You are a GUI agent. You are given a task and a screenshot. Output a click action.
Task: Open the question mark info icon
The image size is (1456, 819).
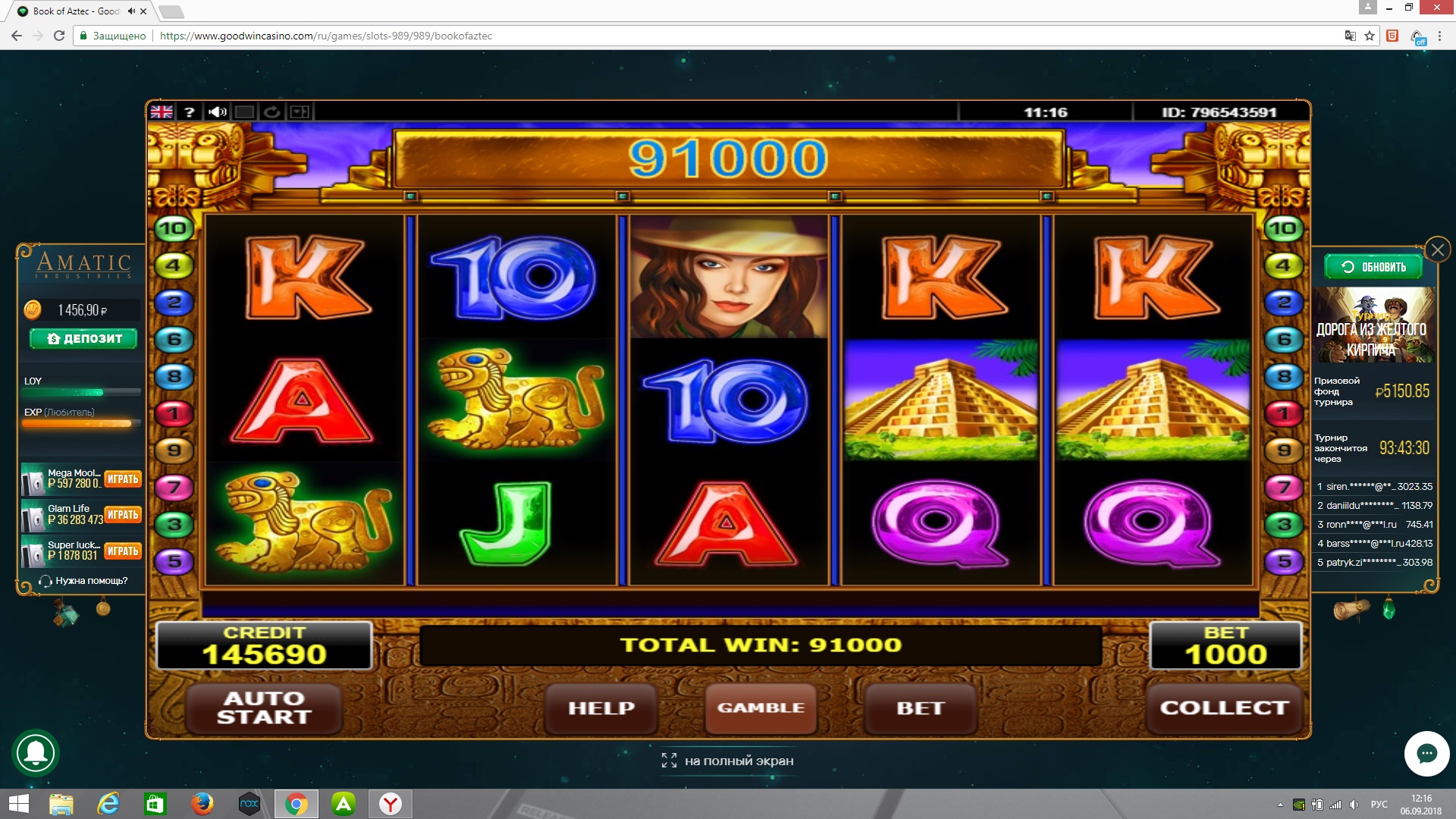(190, 112)
